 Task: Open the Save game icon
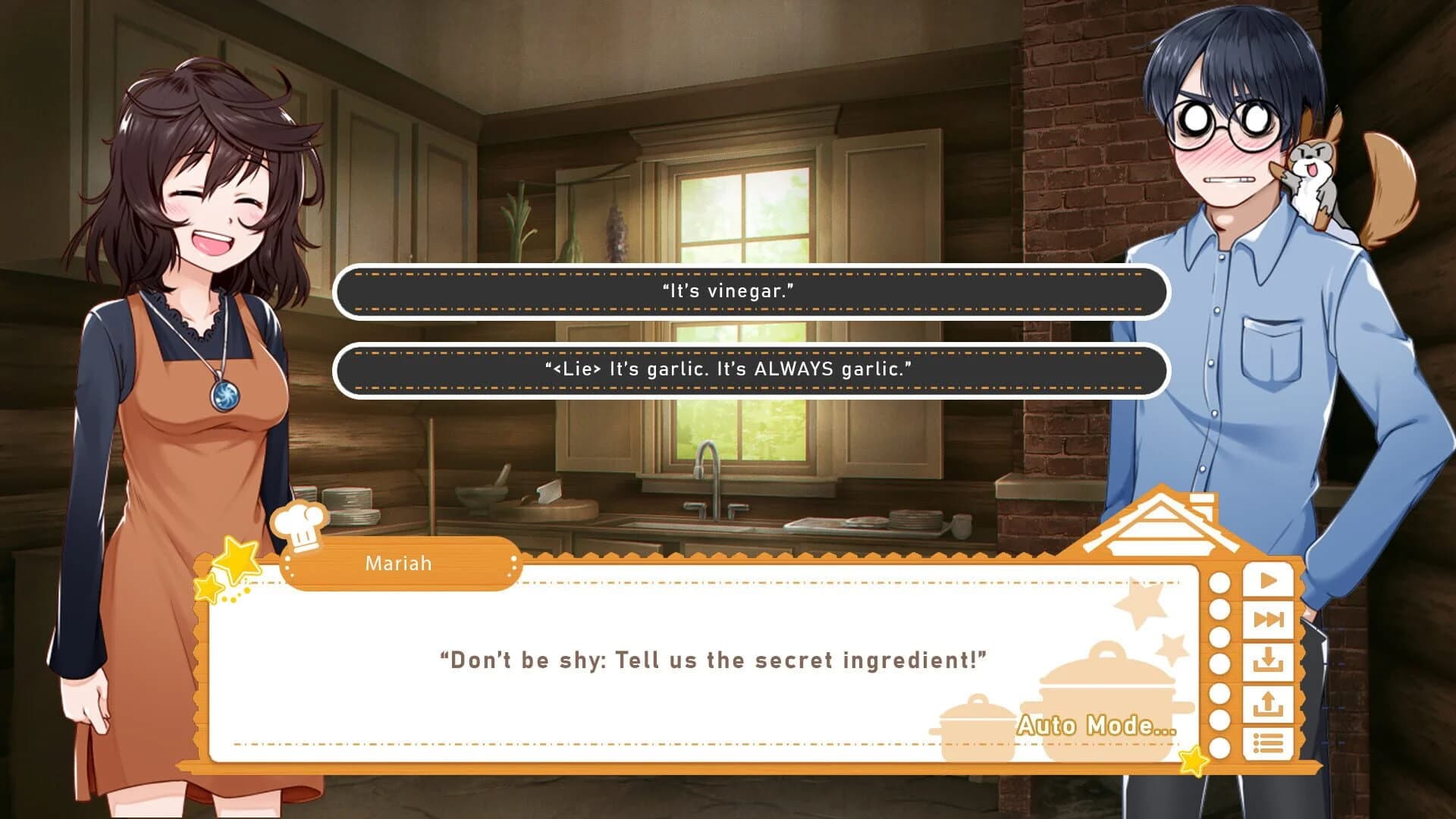click(x=1266, y=661)
